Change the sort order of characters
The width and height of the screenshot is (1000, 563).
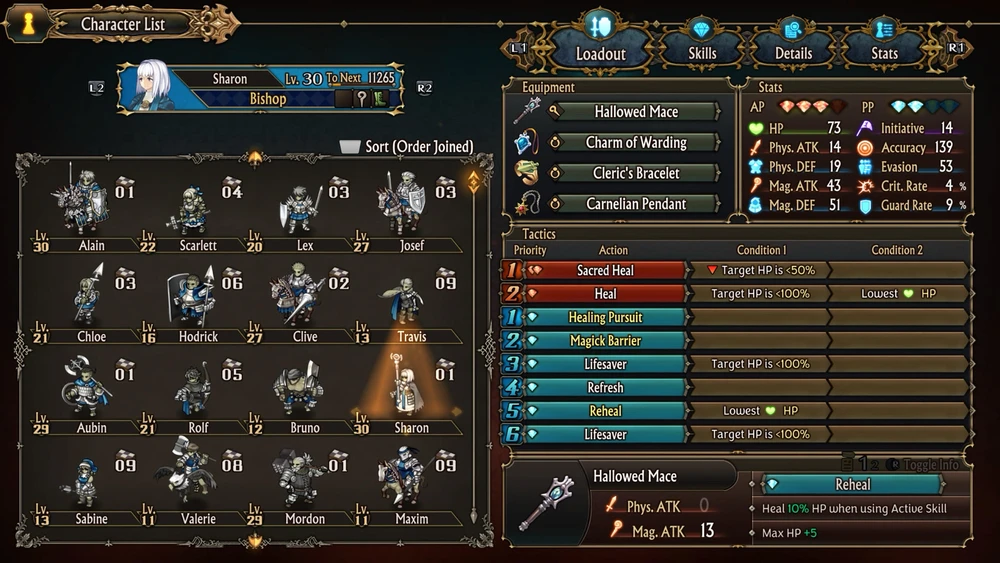click(407, 147)
